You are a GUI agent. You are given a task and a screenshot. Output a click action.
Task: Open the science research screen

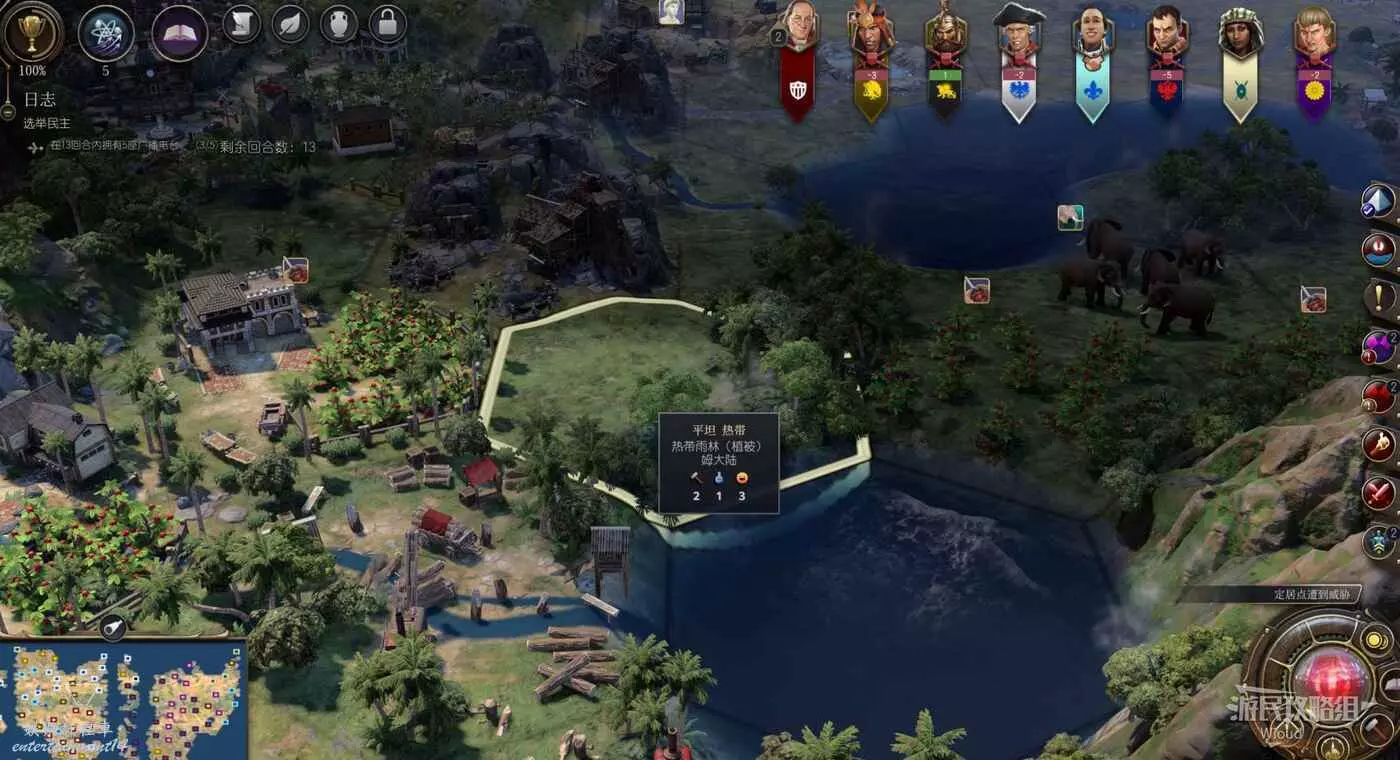tap(105, 33)
